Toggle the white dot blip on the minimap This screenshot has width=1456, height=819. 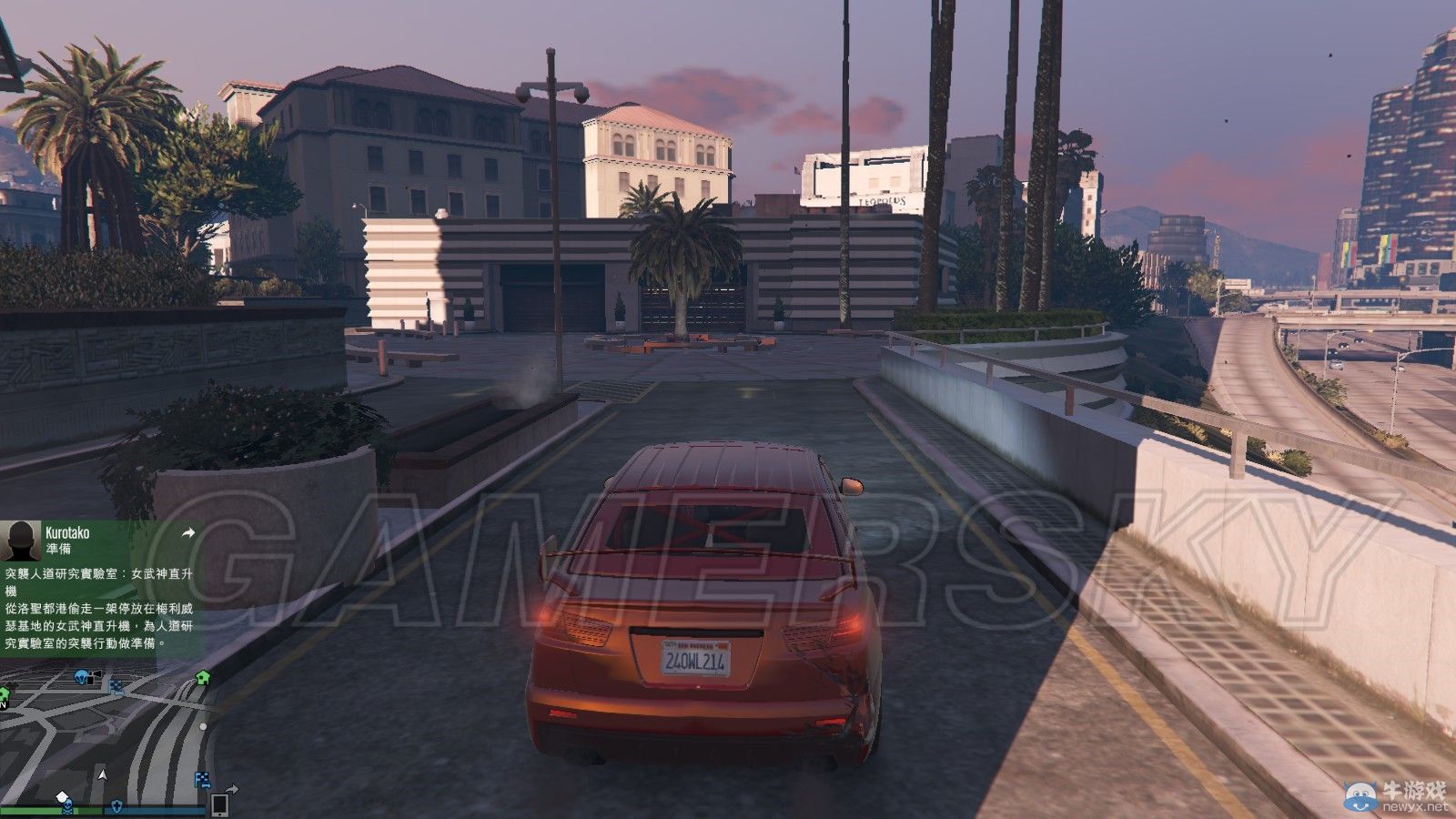[x=203, y=727]
